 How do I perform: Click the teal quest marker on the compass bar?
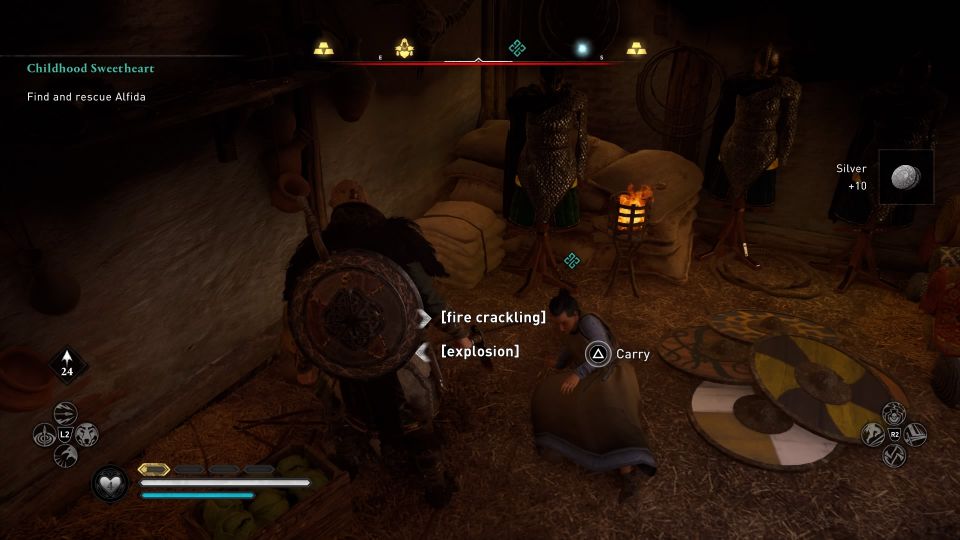(x=516, y=48)
